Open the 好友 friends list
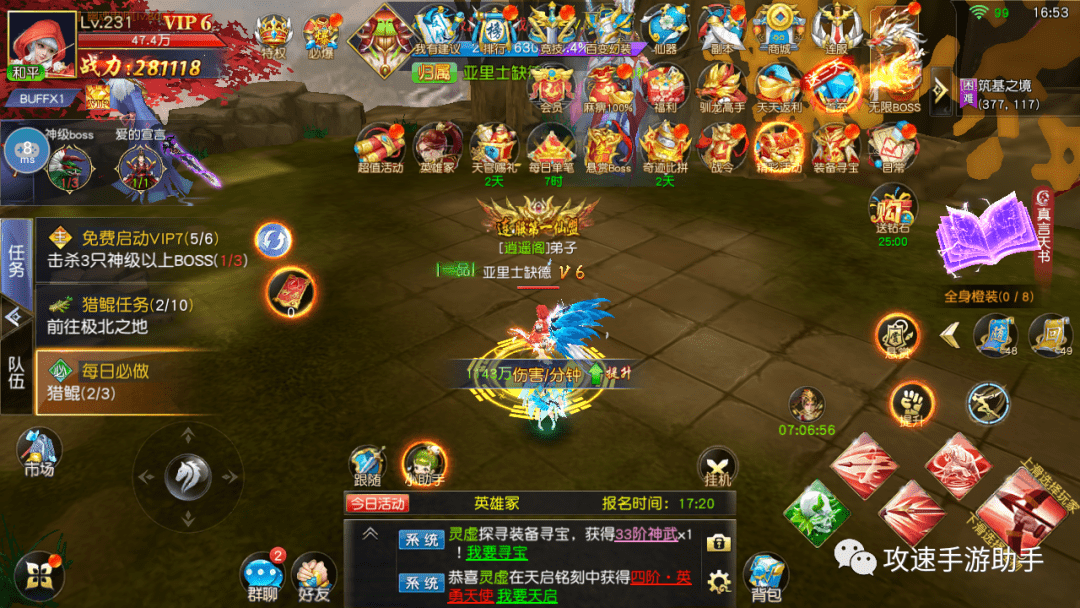The width and height of the screenshot is (1080, 608). [313, 574]
